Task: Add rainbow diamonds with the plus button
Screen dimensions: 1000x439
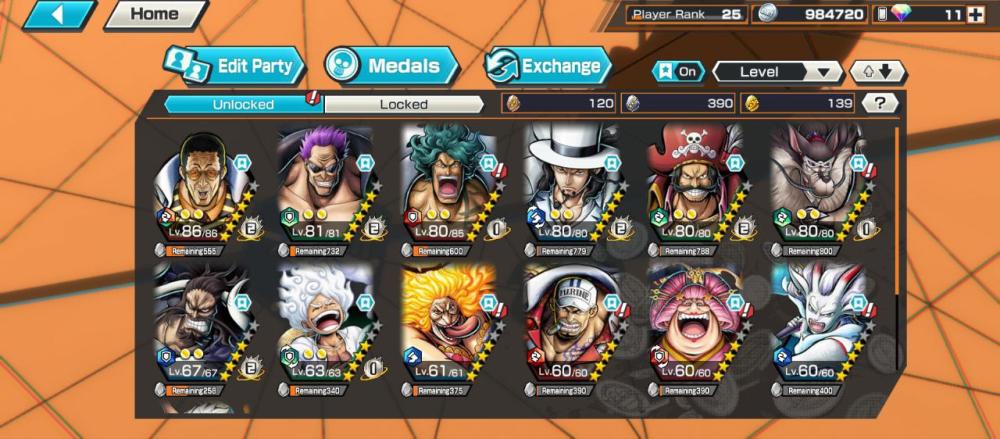Action: 976,14
